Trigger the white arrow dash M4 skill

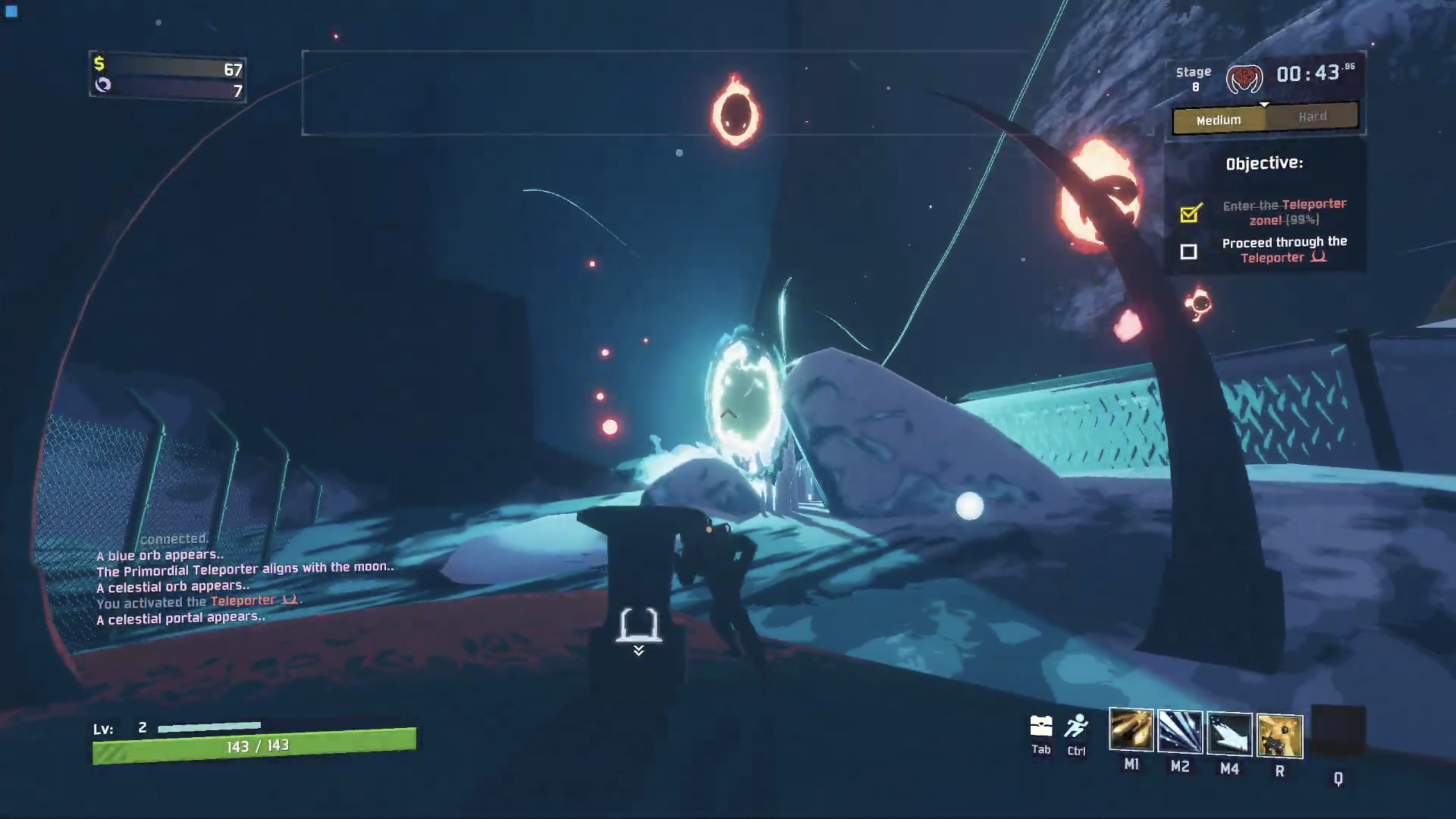coord(1229,734)
